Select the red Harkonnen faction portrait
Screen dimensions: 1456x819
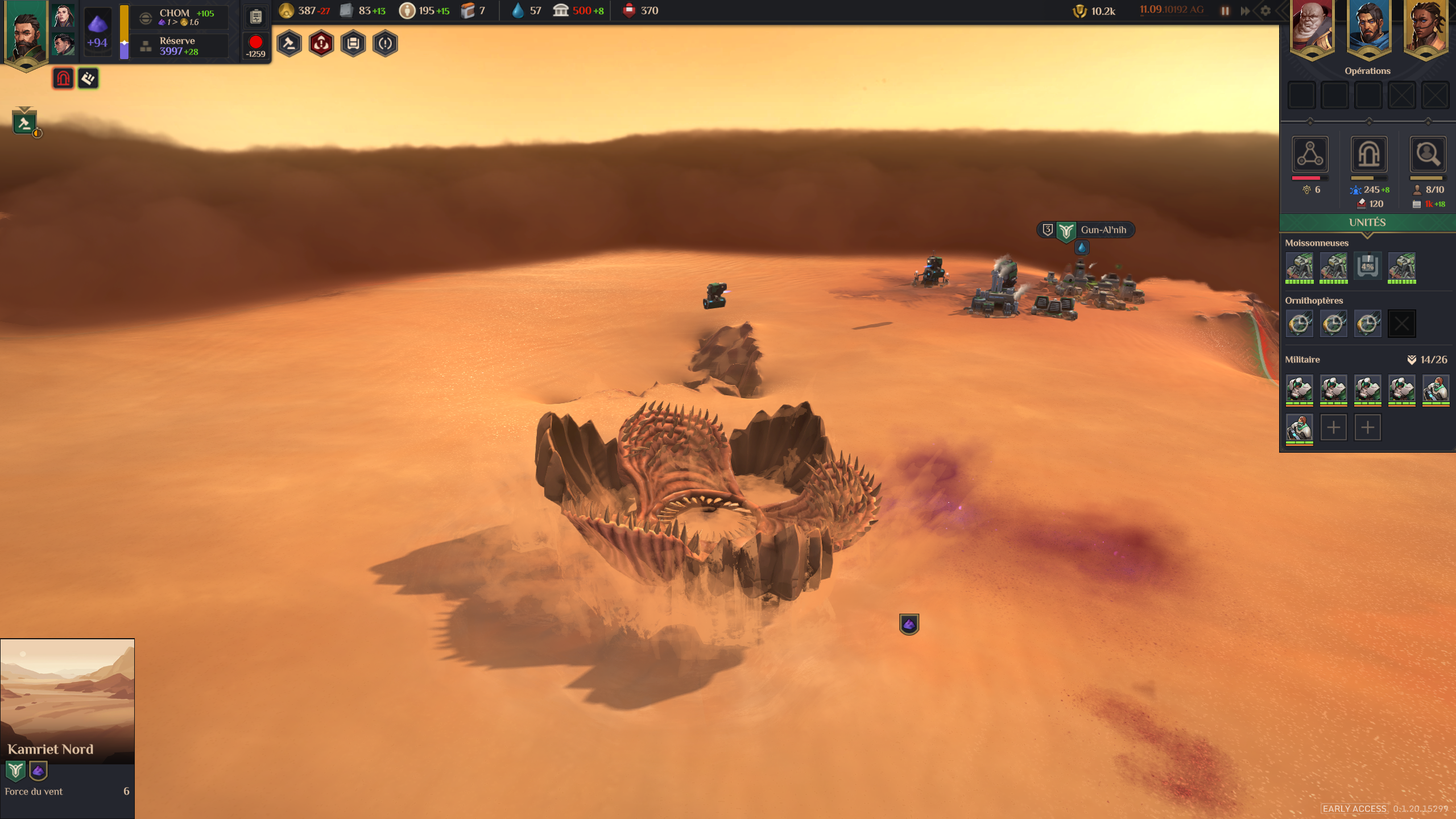pyautogui.click(x=1312, y=28)
